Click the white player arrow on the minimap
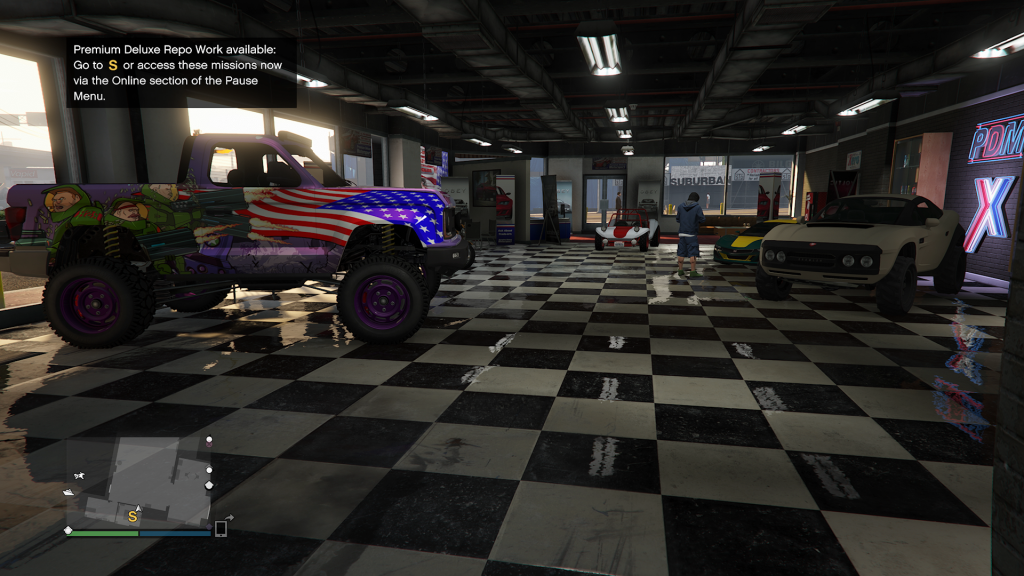 pyautogui.click(x=138, y=508)
